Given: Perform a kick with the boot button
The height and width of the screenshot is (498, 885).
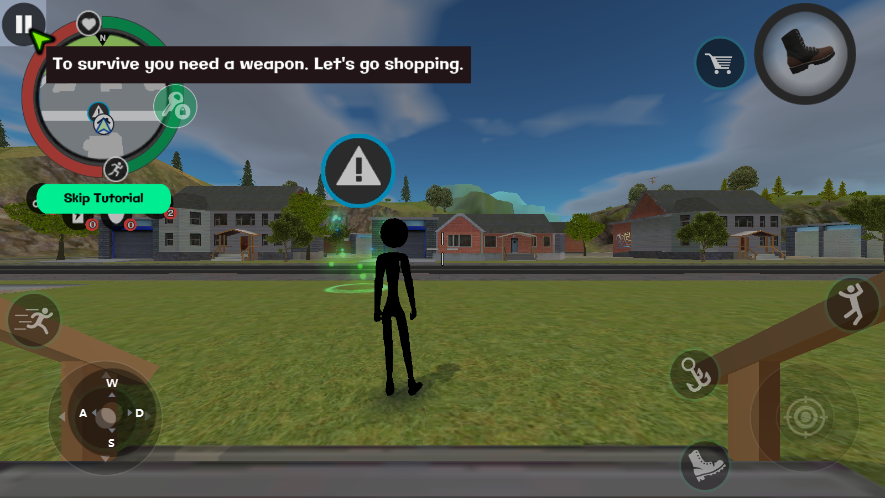Looking at the screenshot, I should [x=704, y=466].
